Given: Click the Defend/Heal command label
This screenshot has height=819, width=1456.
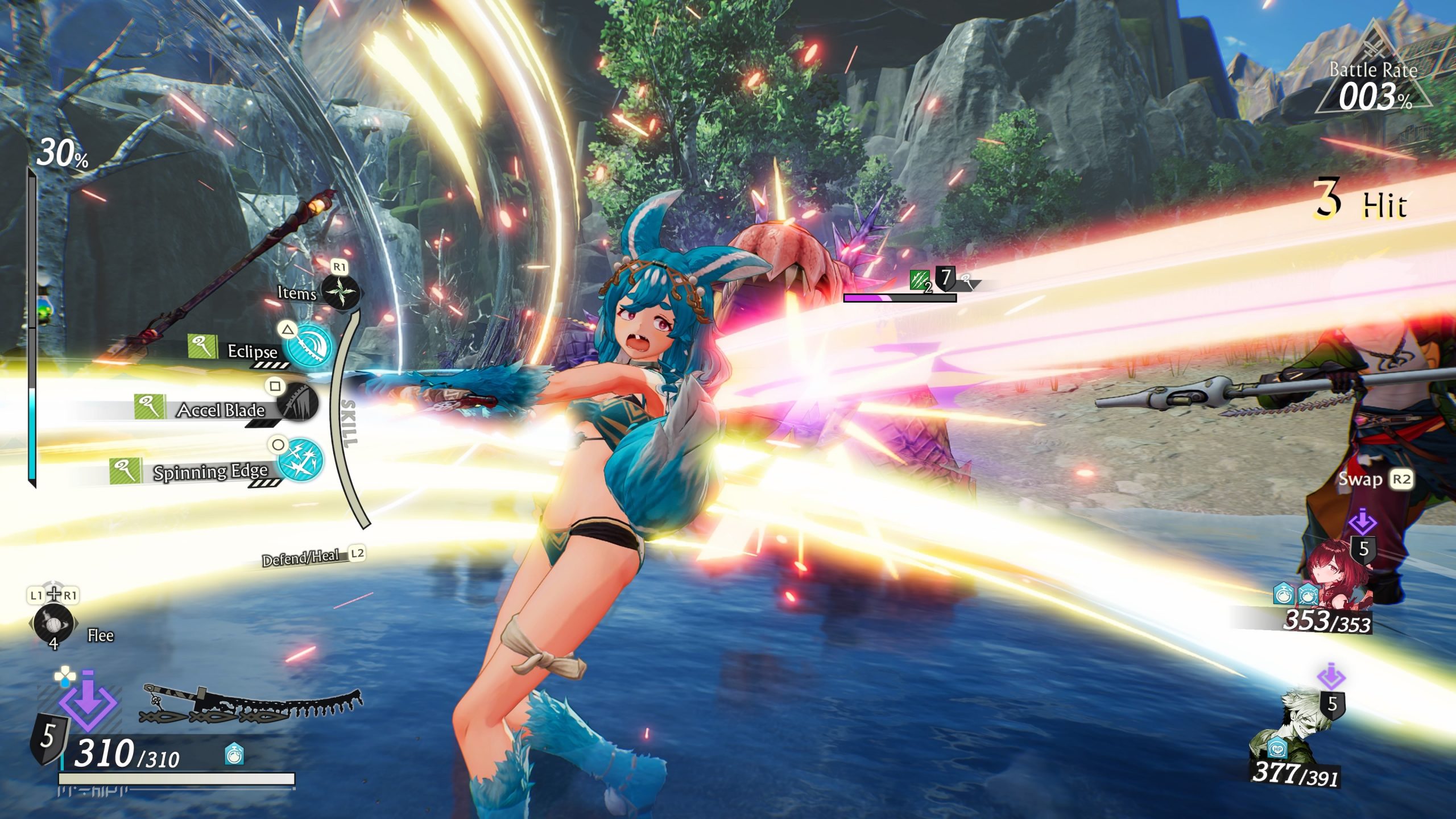Looking at the screenshot, I should 301,558.
